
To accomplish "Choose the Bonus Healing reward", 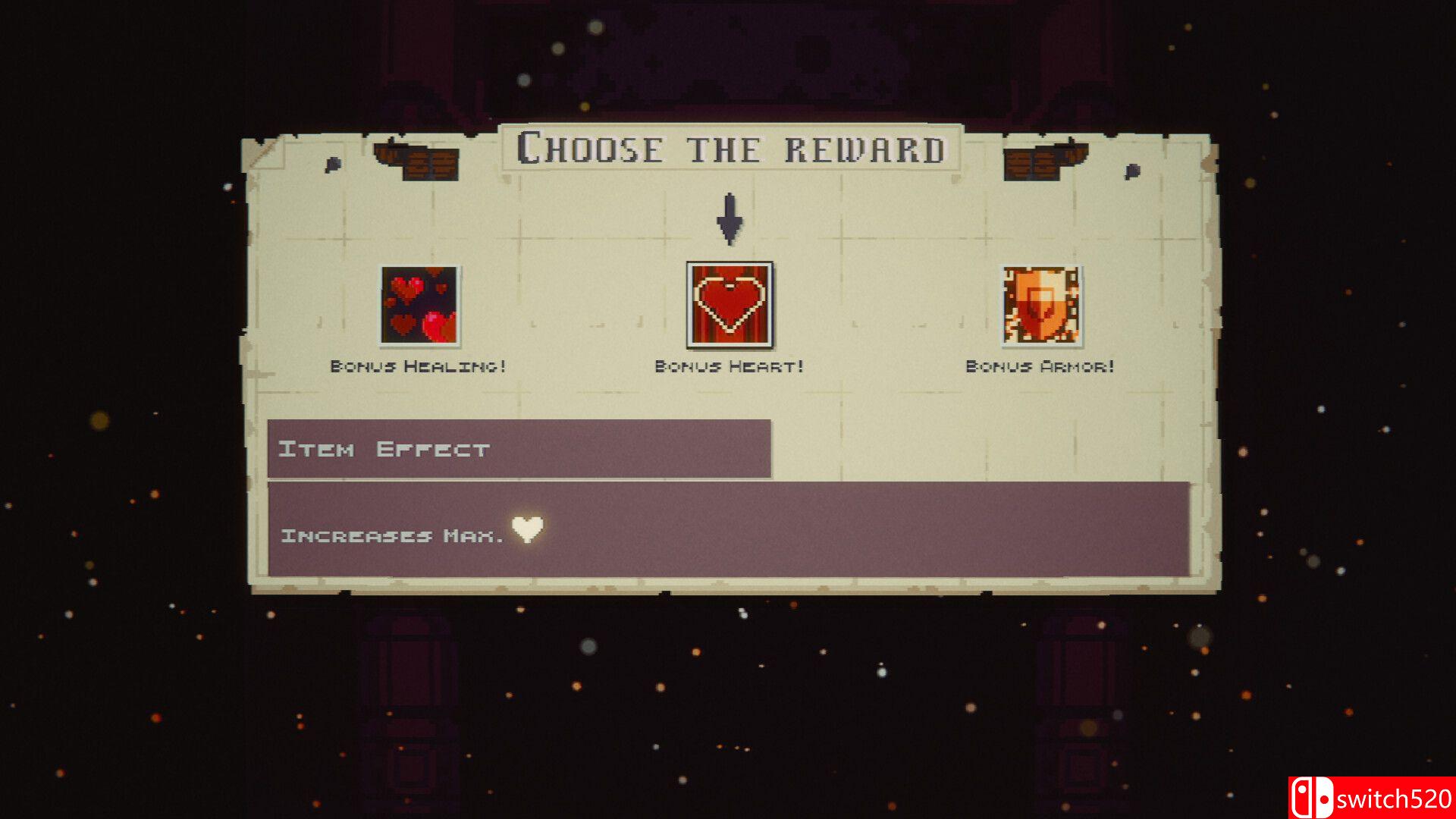I will pyautogui.click(x=419, y=306).
